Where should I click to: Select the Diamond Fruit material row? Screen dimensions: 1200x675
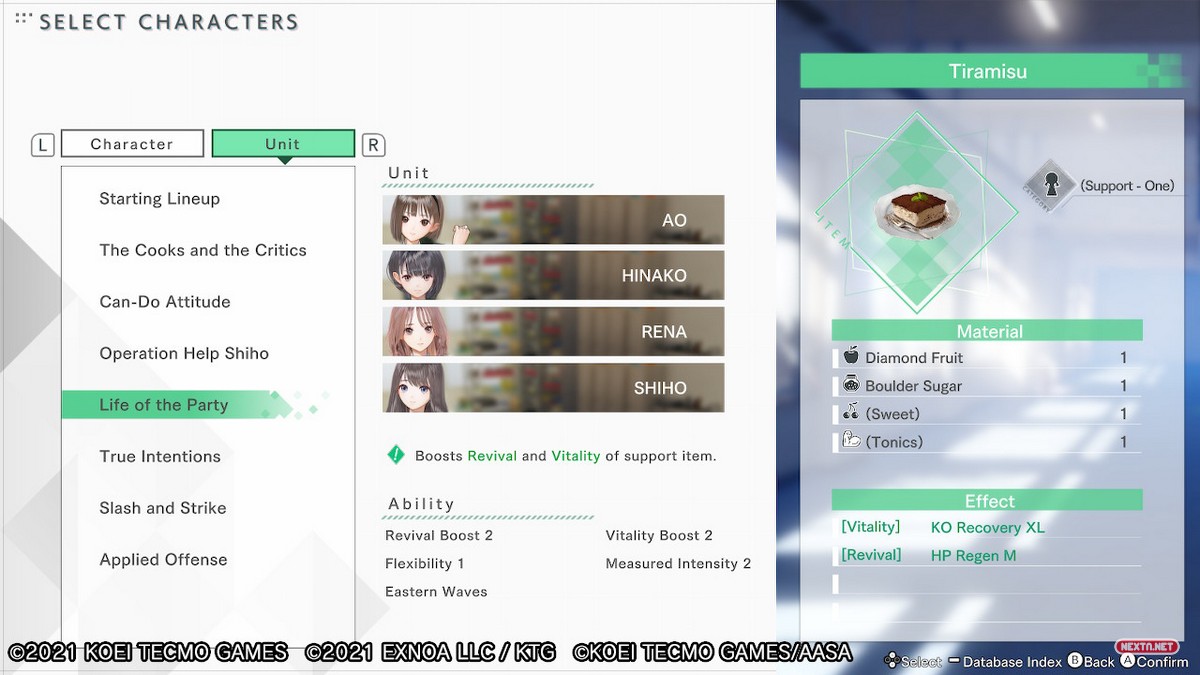[x=986, y=358]
